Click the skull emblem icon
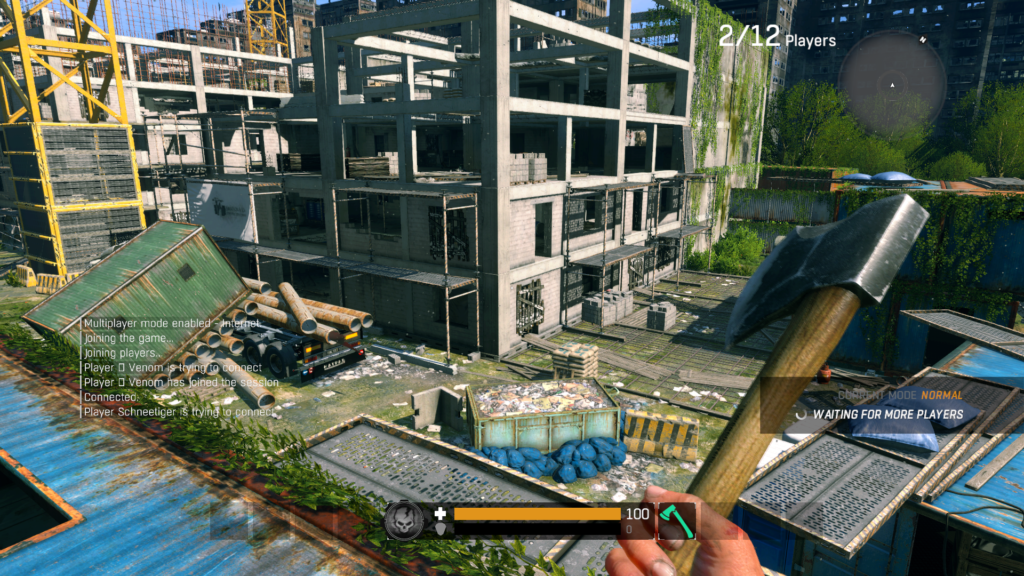The image size is (1024, 576). pyautogui.click(x=404, y=521)
